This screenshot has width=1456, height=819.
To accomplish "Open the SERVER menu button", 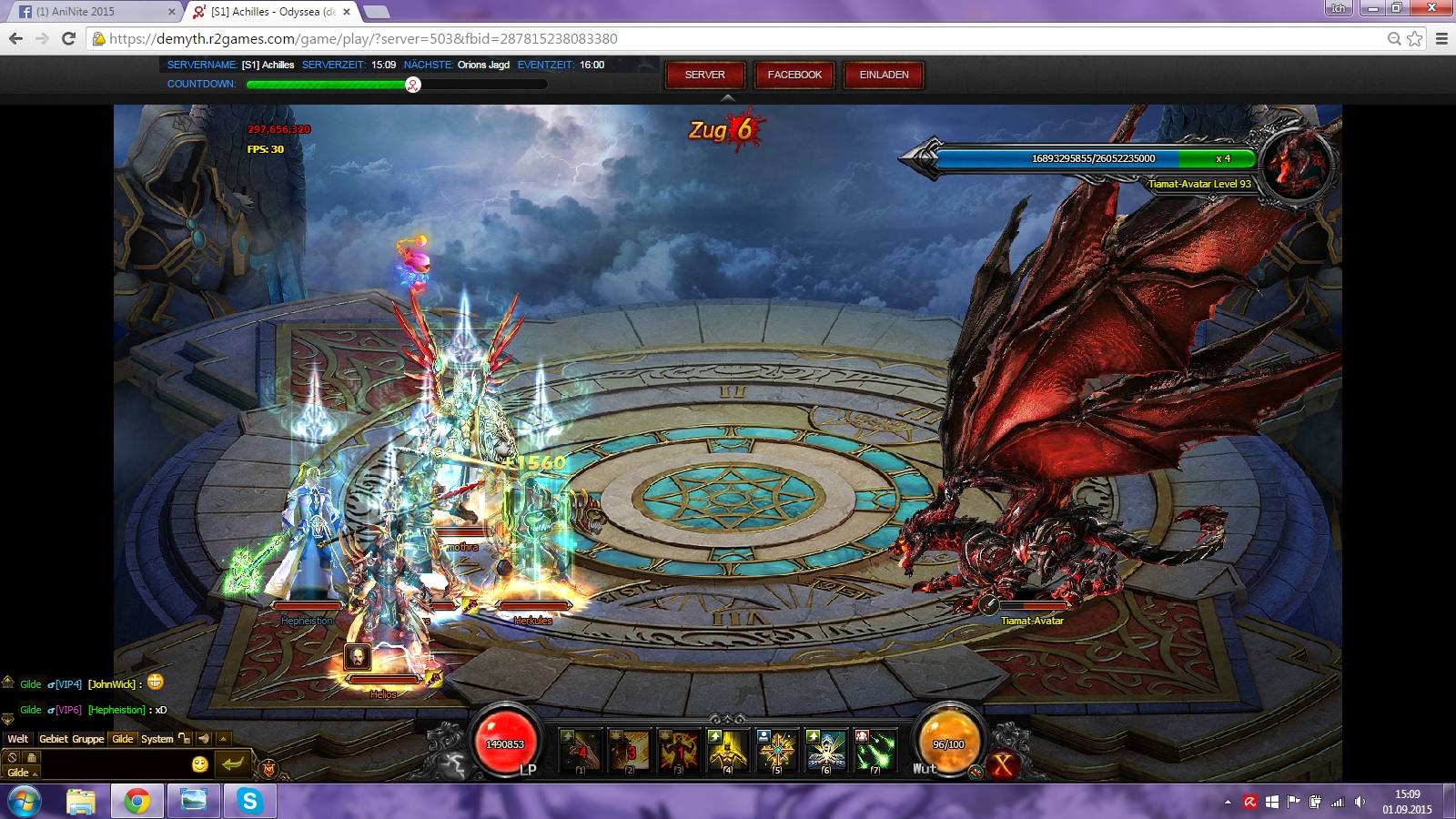I will [704, 75].
